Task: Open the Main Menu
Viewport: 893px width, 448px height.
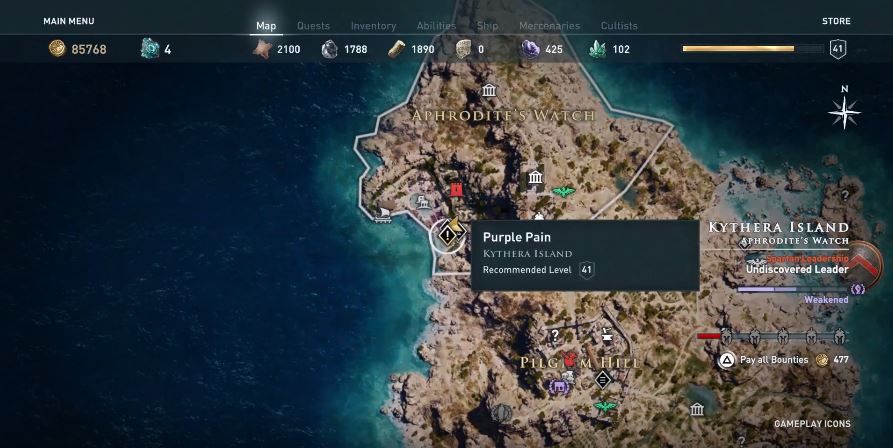Action: 69,20
